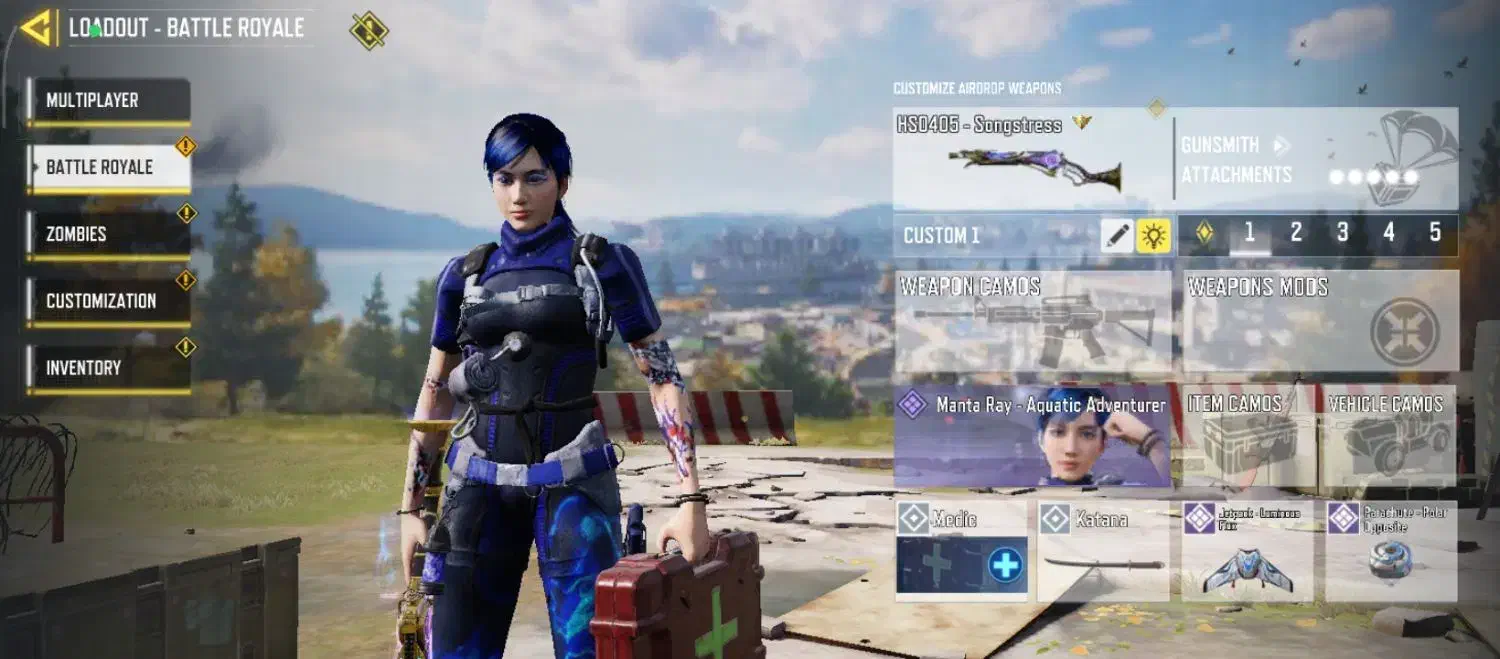Select the HSO405 Songstress airdrop weapon
The height and width of the screenshot is (659, 1500).
click(1030, 160)
